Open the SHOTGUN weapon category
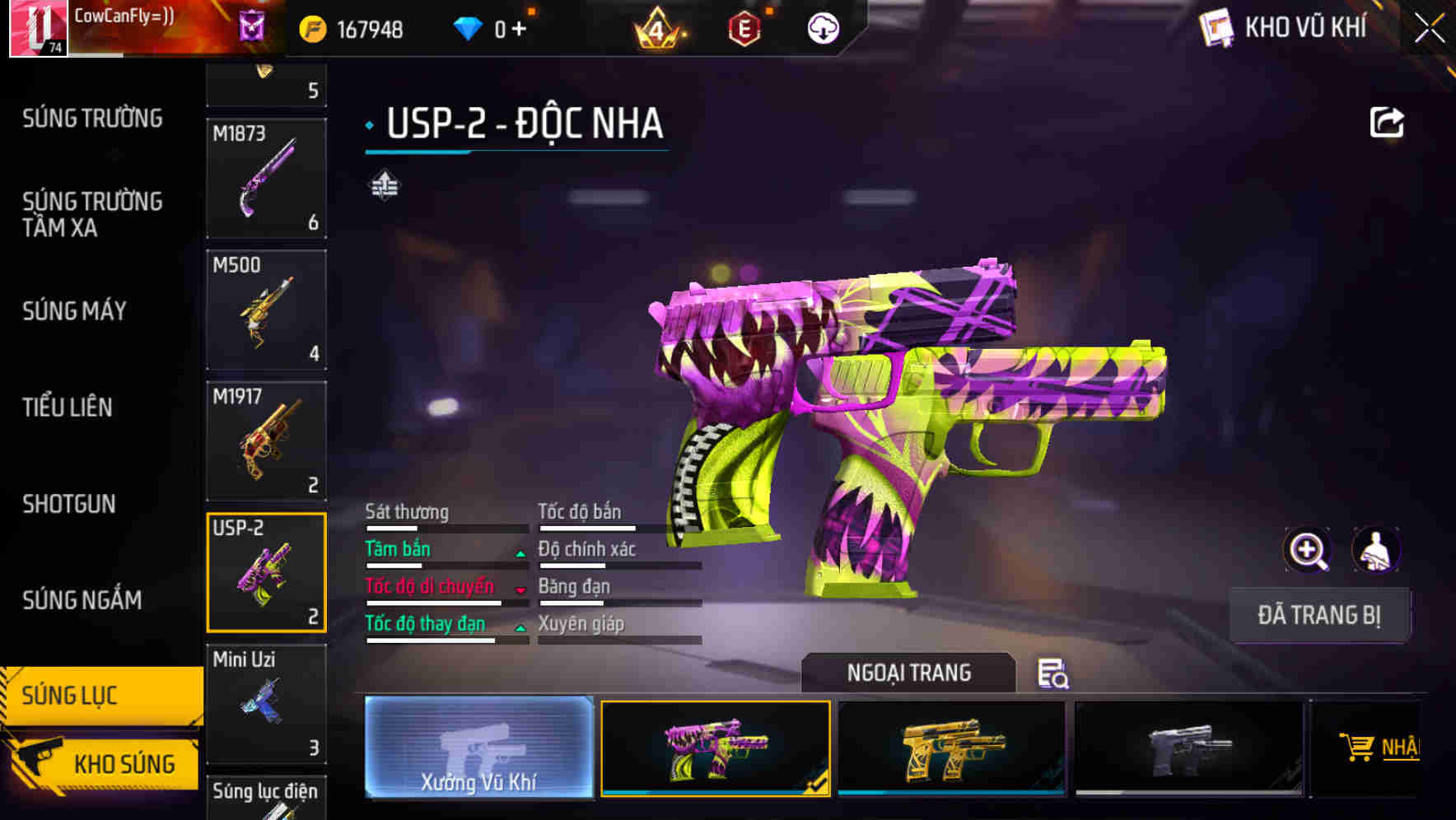Image resolution: width=1456 pixels, height=820 pixels. tap(68, 504)
